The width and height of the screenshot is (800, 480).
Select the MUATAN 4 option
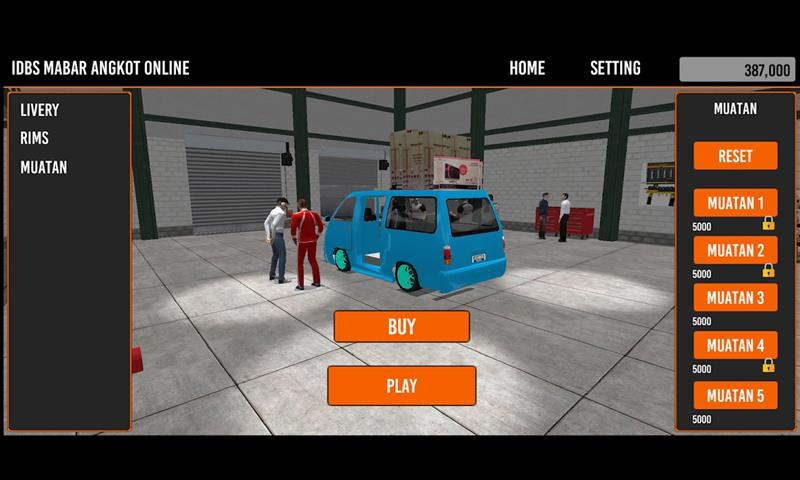(735, 346)
